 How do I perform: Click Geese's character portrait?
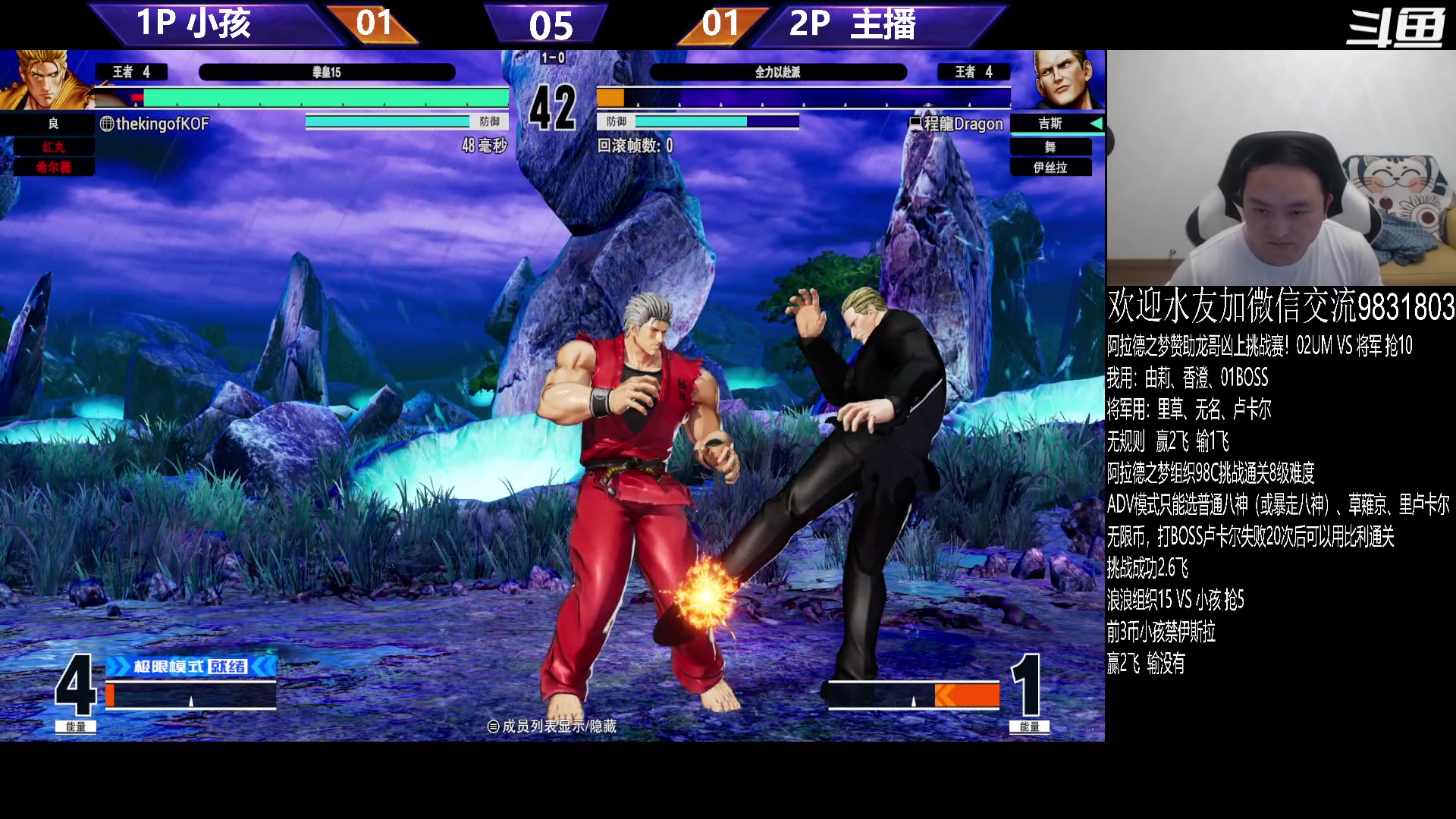point(1067,80)
